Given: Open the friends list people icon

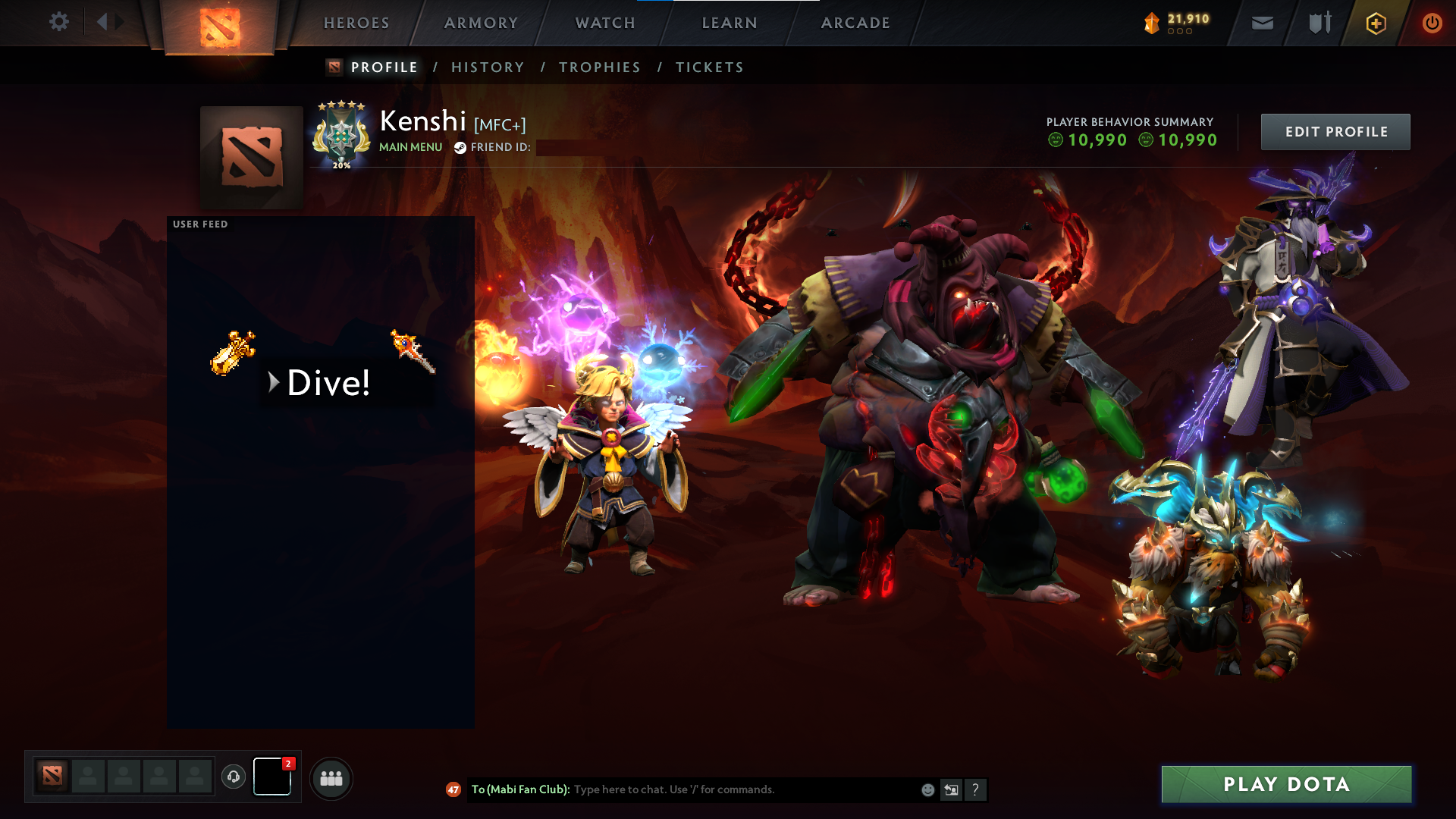Looking at the screenshot, I should pyautogui.click(x=331, y=777).
